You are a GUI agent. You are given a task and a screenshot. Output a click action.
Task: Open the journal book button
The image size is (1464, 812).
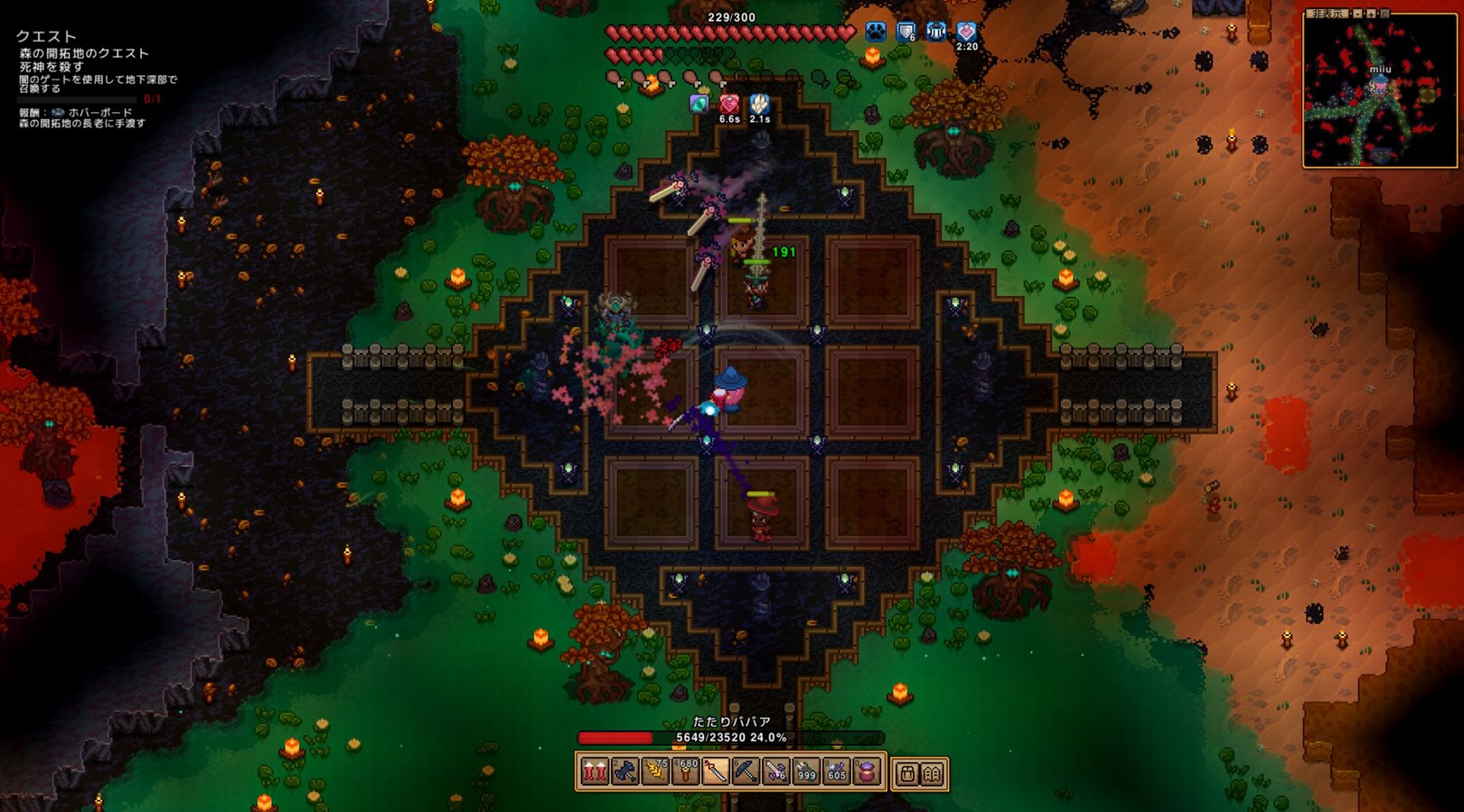pyautogui.click(x=932, y=774)
